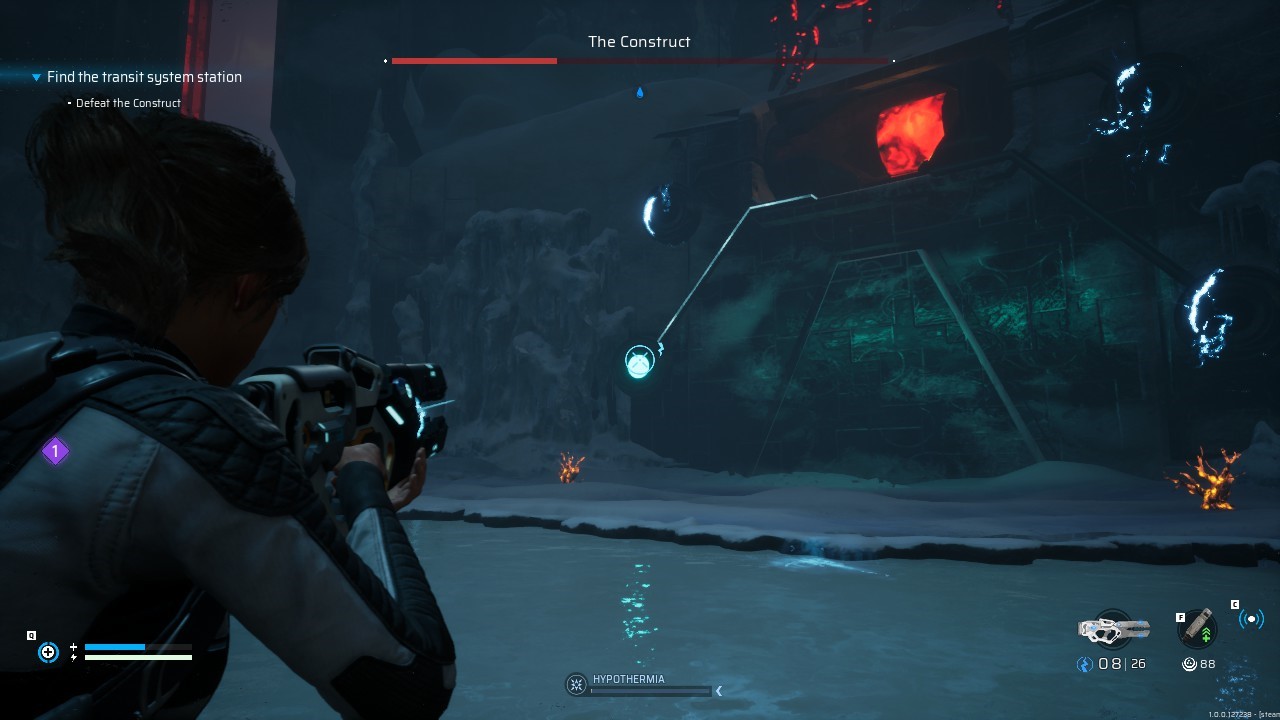The height and width of the screenshot is (720, 1280).
Task: Click the left chevron beside the Hypothermia bar
Action: (718, 690)
